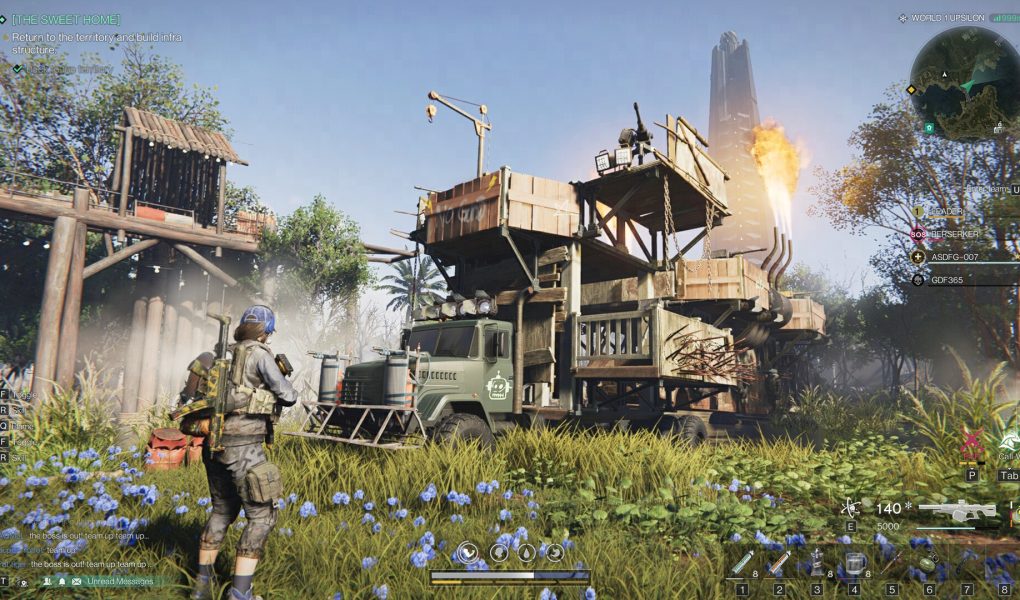This screenshot has height=600, width=1020.
Task: Click the bell notifications icon
Action: click(62, 581)
